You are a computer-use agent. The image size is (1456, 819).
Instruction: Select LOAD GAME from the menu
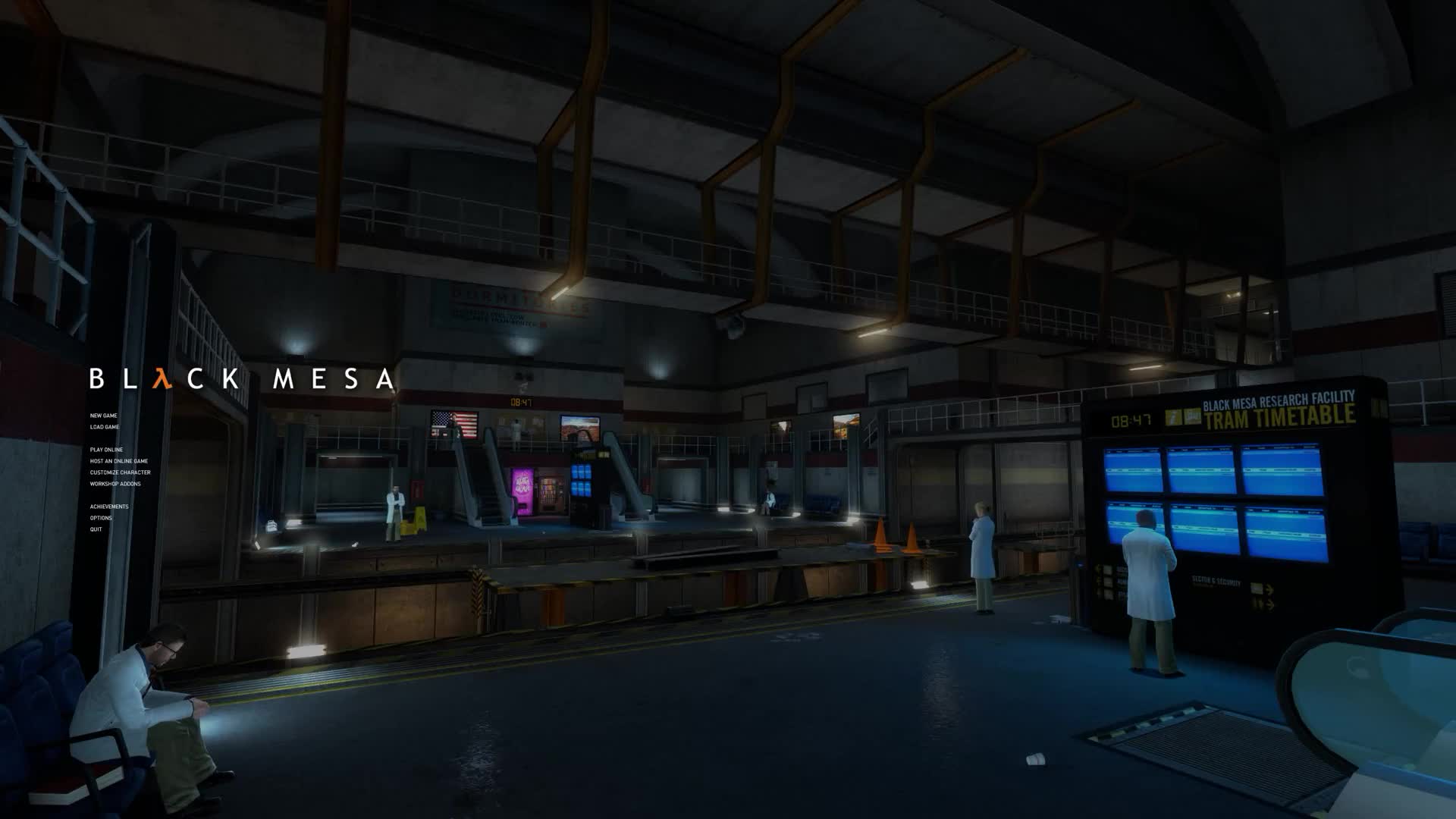[x=106, y=427]
